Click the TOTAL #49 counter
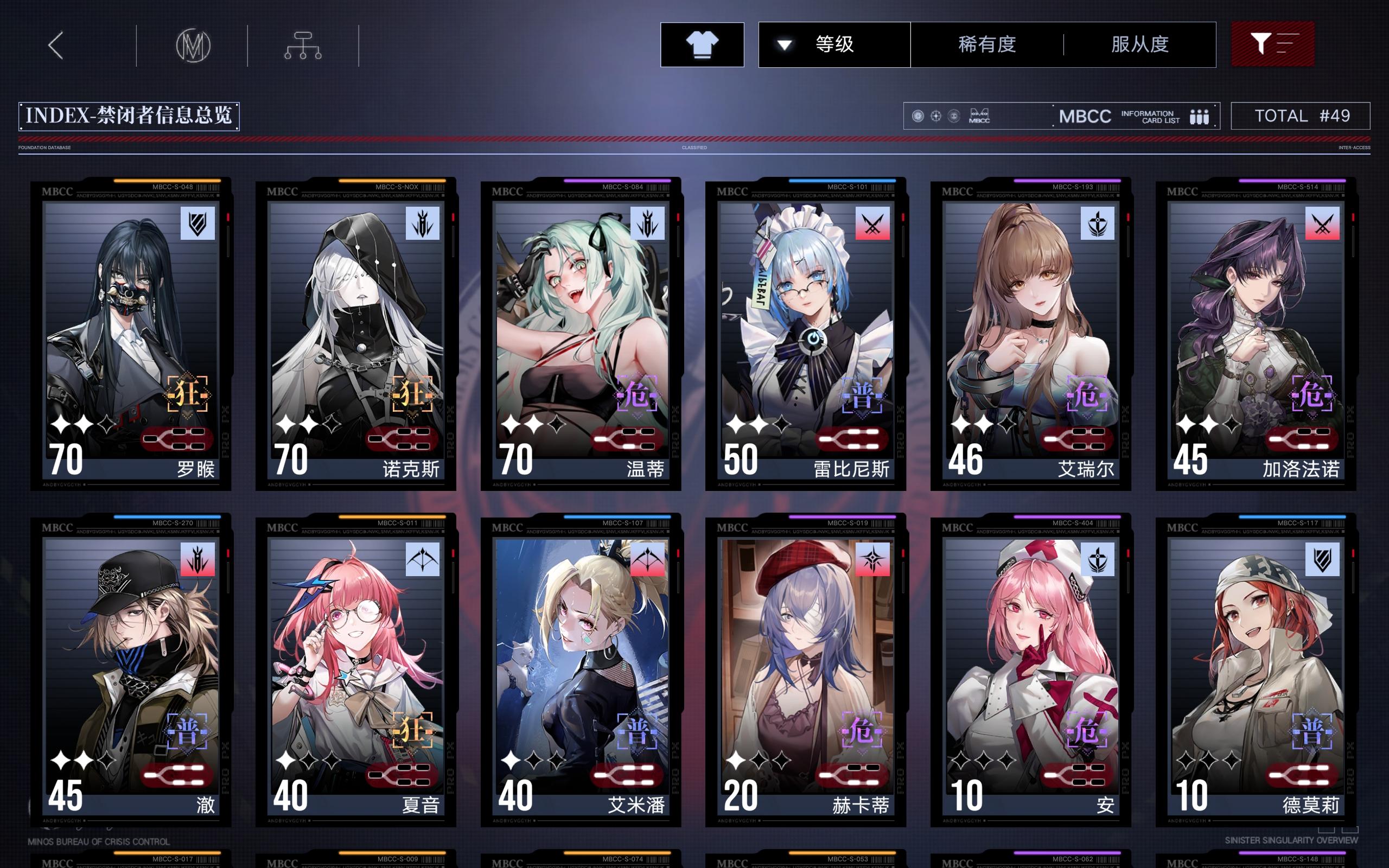 click(x=1299, y=116)
